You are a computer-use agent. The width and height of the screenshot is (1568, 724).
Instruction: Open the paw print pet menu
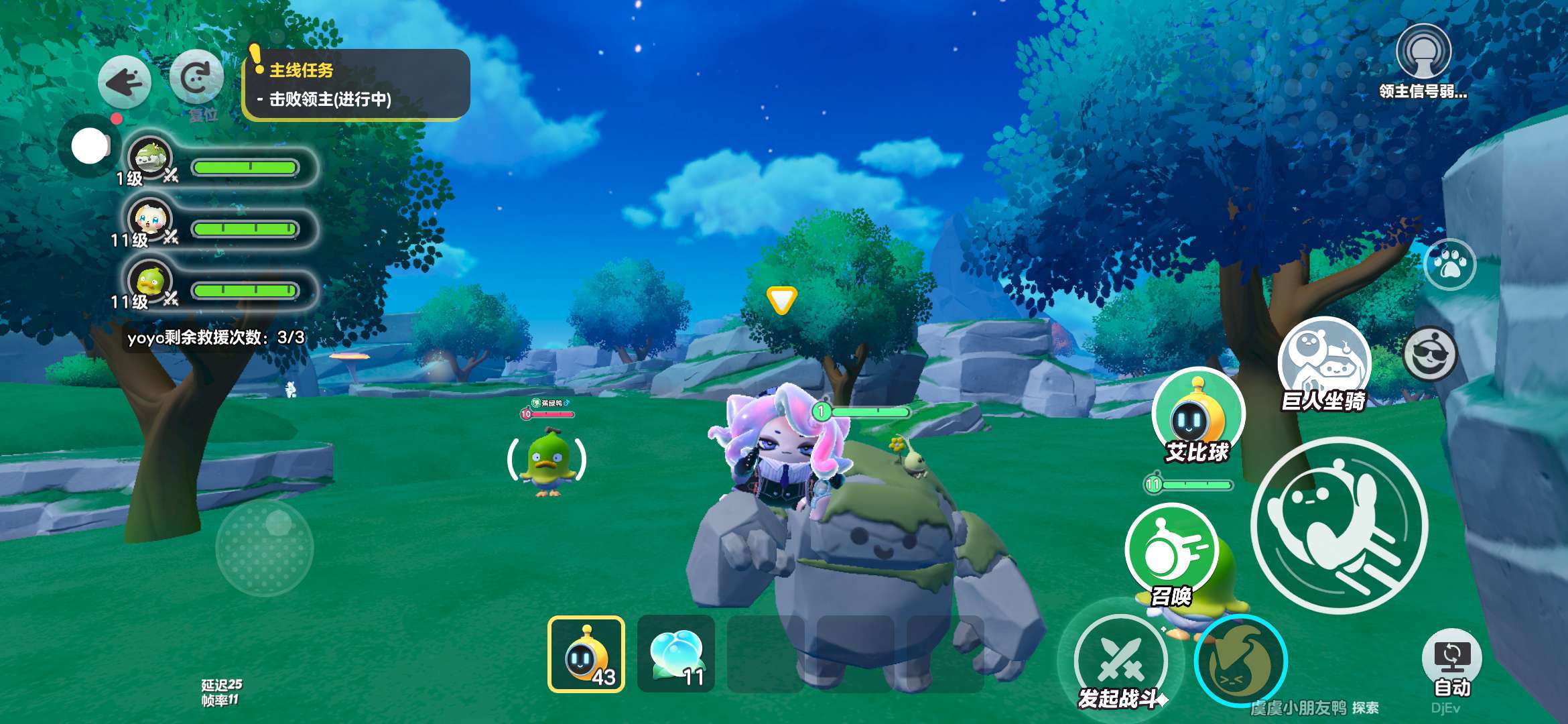pos(1449,264)
